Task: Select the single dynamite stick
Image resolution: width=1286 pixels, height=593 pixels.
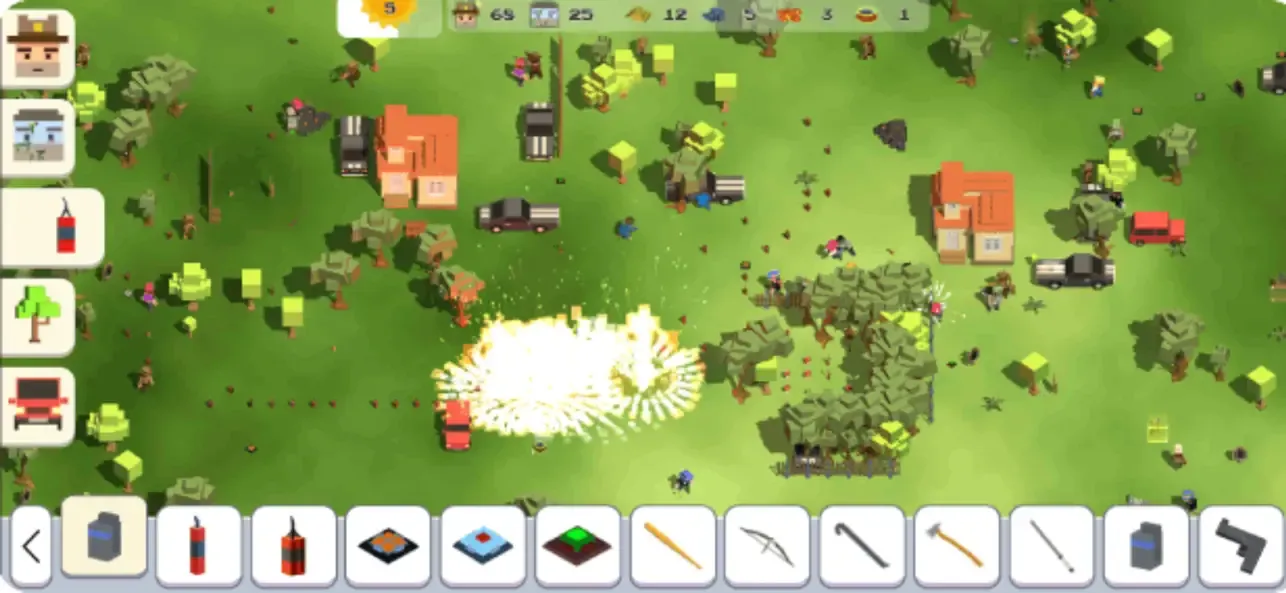Action: (x=198, y=547)
